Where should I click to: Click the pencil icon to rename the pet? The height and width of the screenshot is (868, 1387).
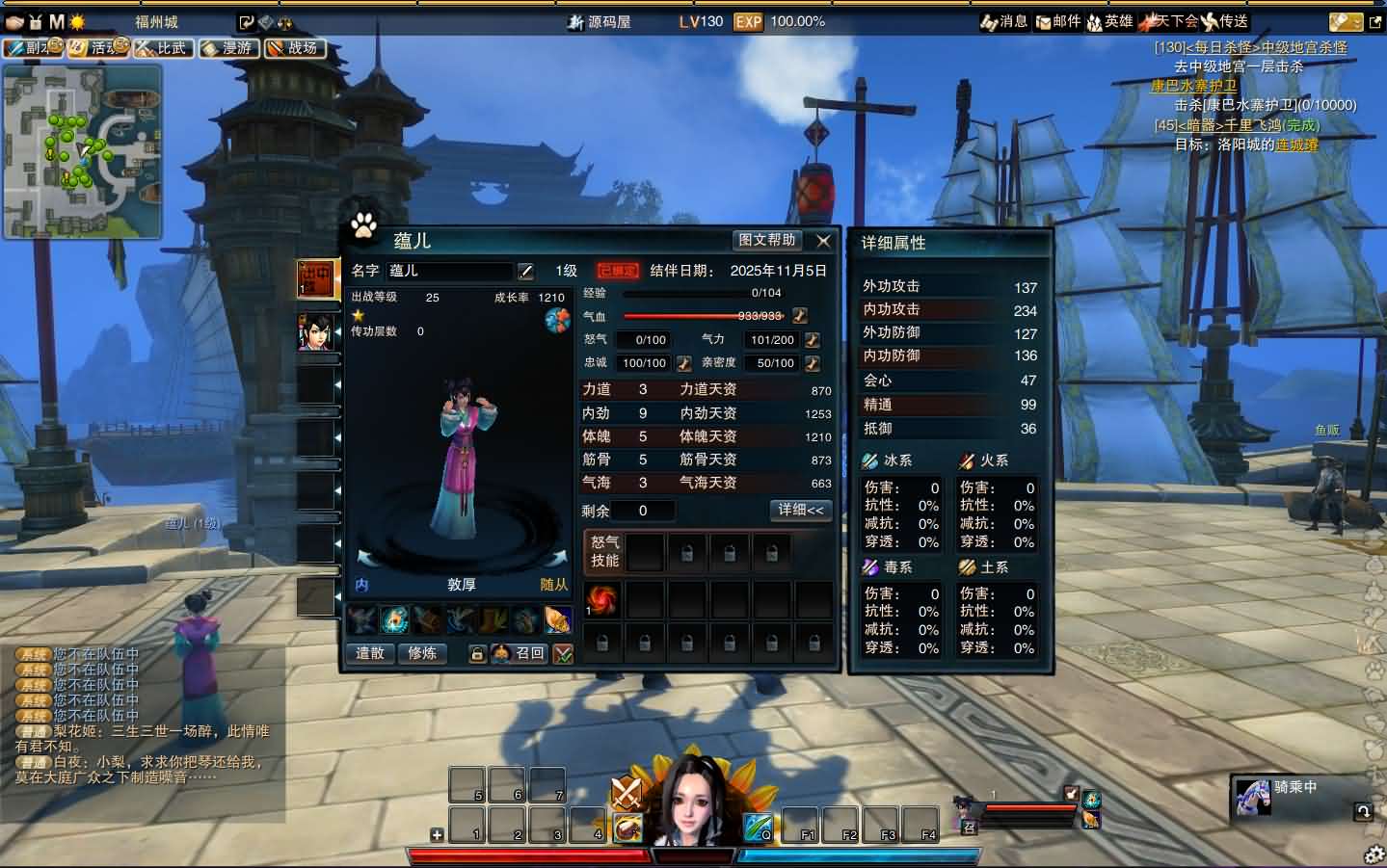point(525,272)
